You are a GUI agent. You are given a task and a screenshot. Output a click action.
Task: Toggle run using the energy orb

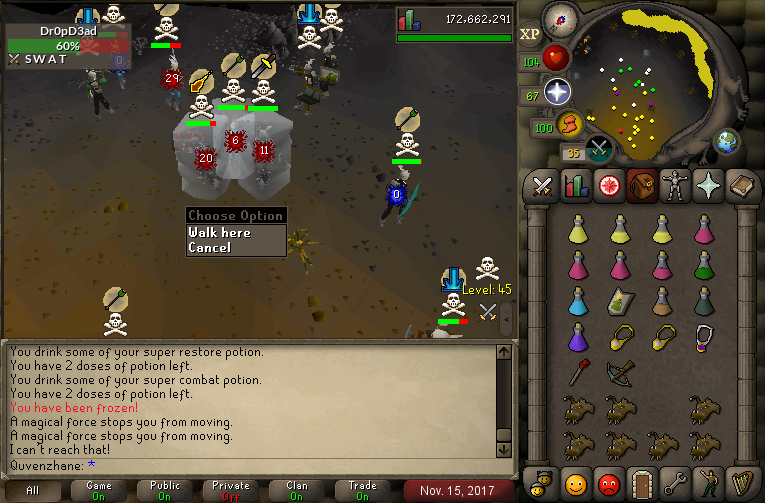click(x=568, y=126)
